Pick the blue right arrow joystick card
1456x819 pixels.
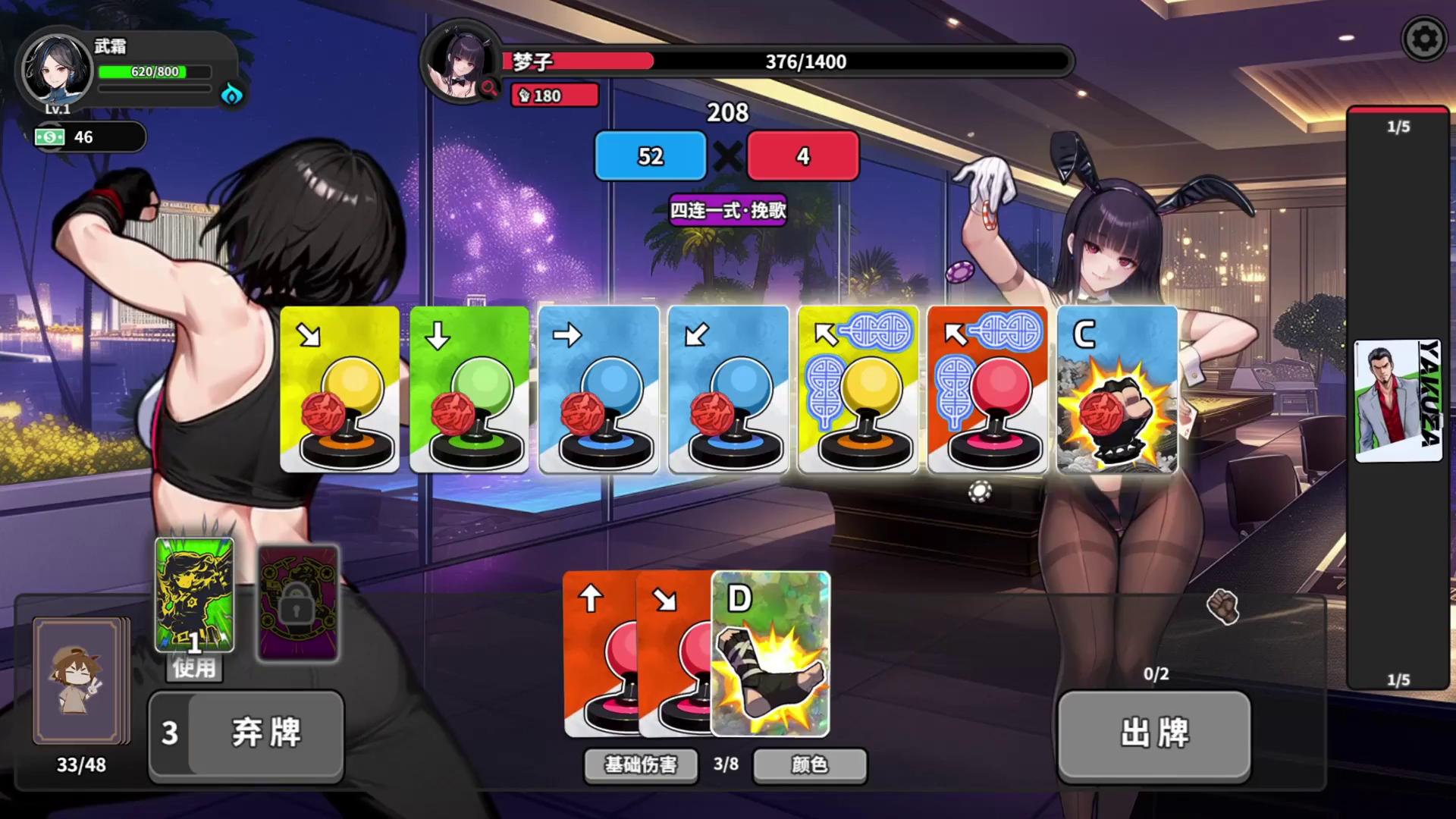pyautogui.click(x=598, y=389)
